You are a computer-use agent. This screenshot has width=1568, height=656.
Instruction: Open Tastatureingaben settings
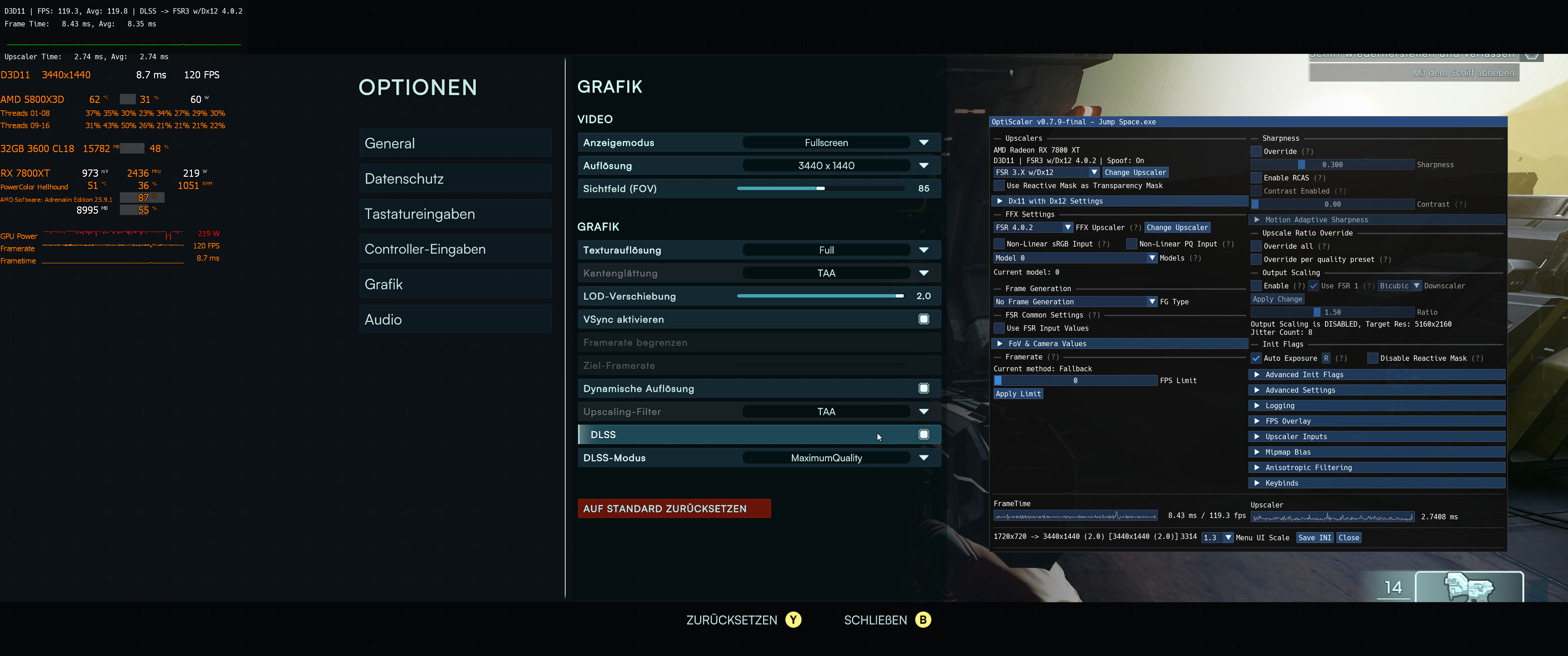coord(455,214)
